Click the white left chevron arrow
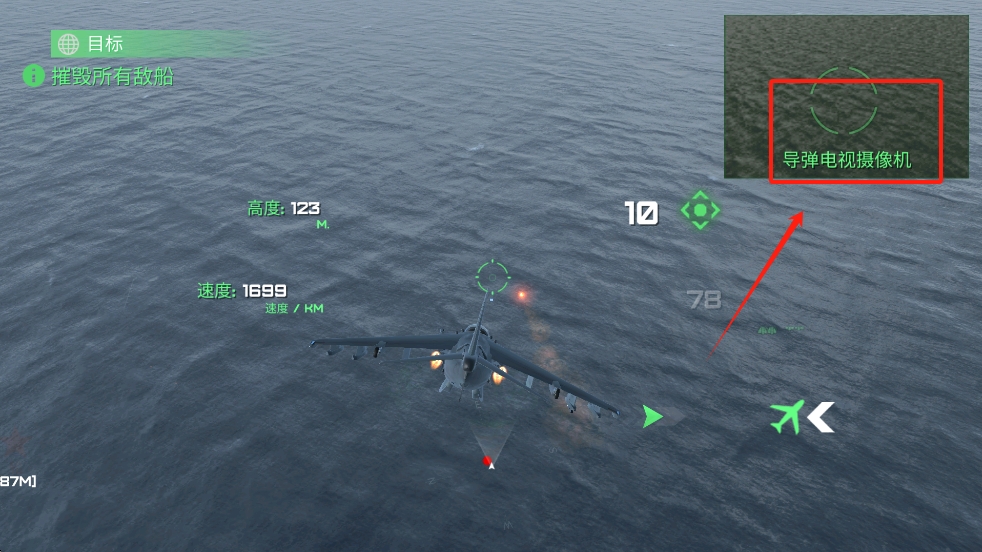Image resolution: width=982 pixels, height=552 pixels. pos(822,416)
